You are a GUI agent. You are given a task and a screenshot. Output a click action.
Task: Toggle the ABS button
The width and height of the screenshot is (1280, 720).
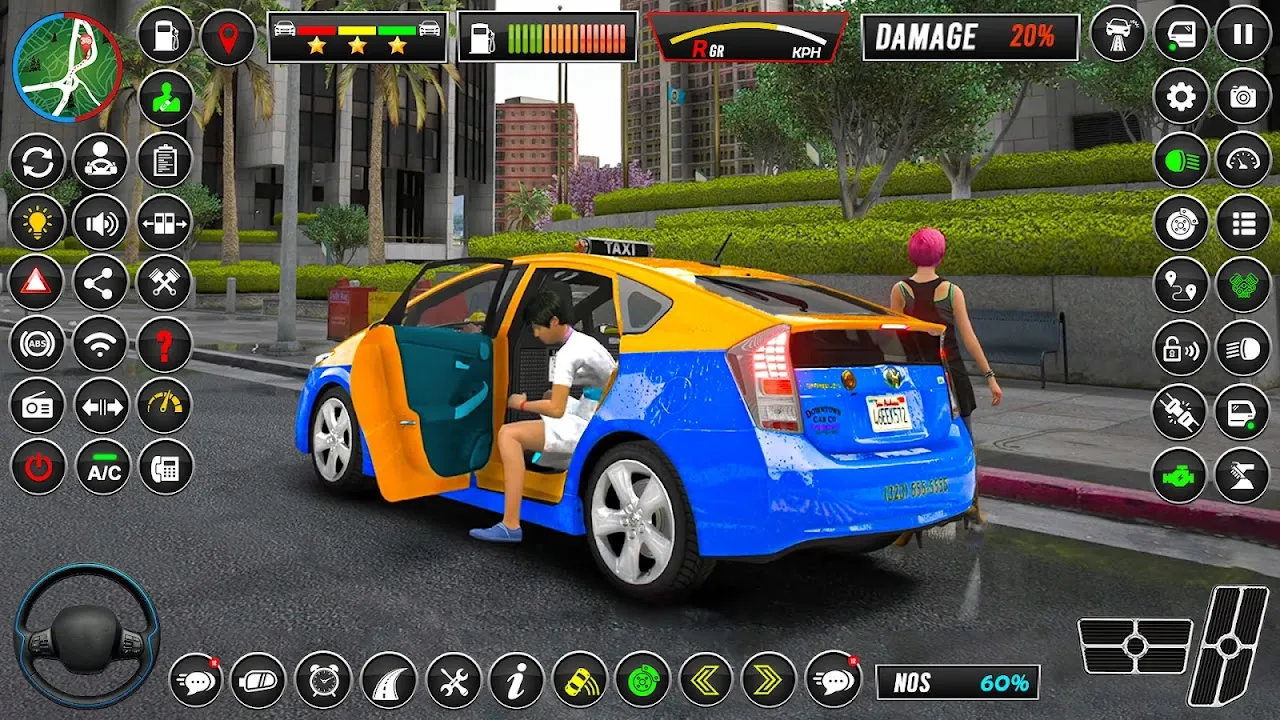tap(38, 345)
